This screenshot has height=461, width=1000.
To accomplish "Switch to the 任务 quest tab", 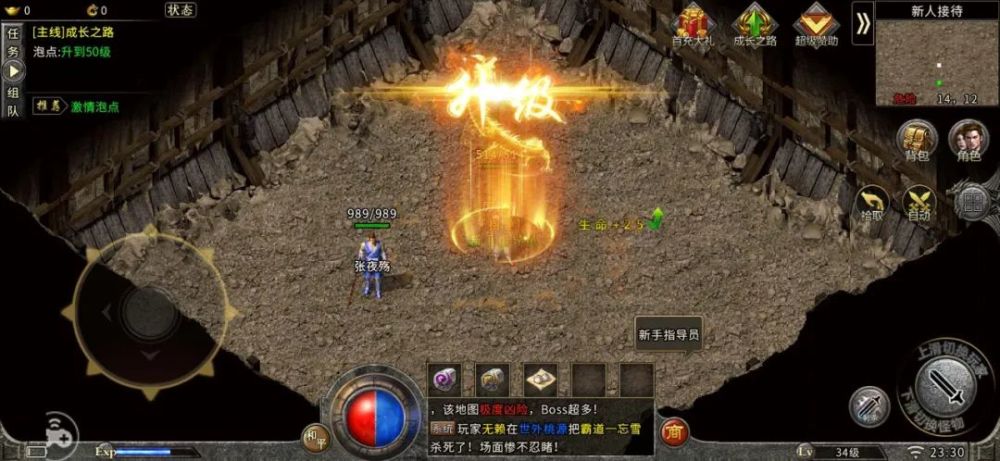I will 13,41.
